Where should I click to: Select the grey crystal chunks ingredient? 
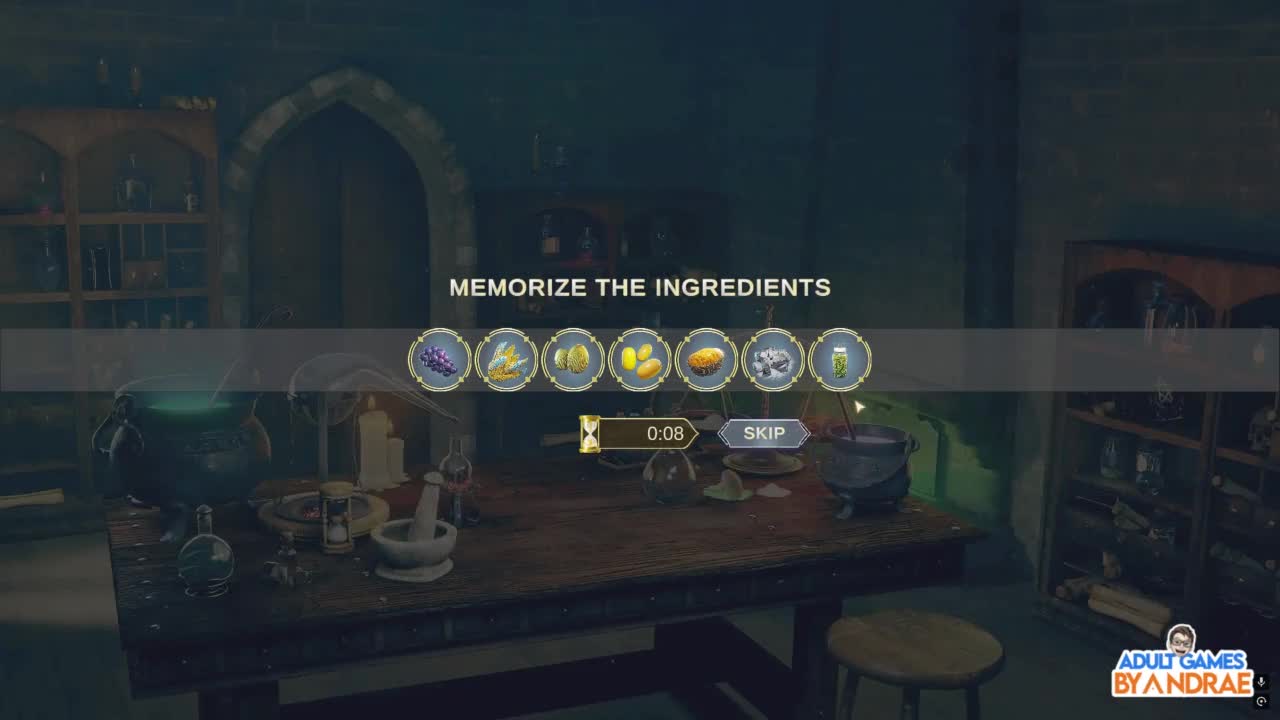[773, 360]
